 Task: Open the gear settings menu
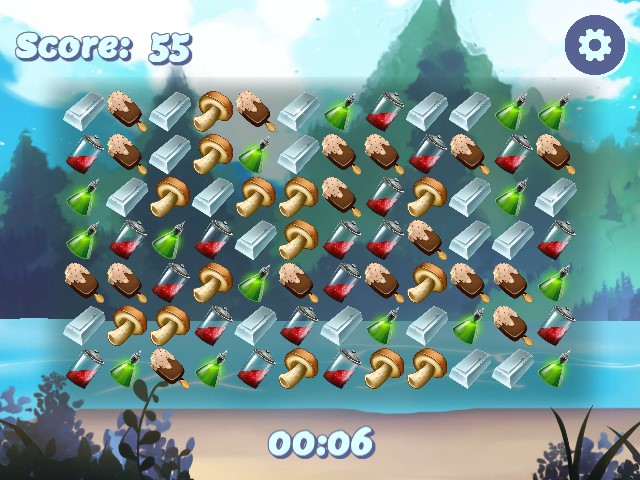(x=595, y=44)
